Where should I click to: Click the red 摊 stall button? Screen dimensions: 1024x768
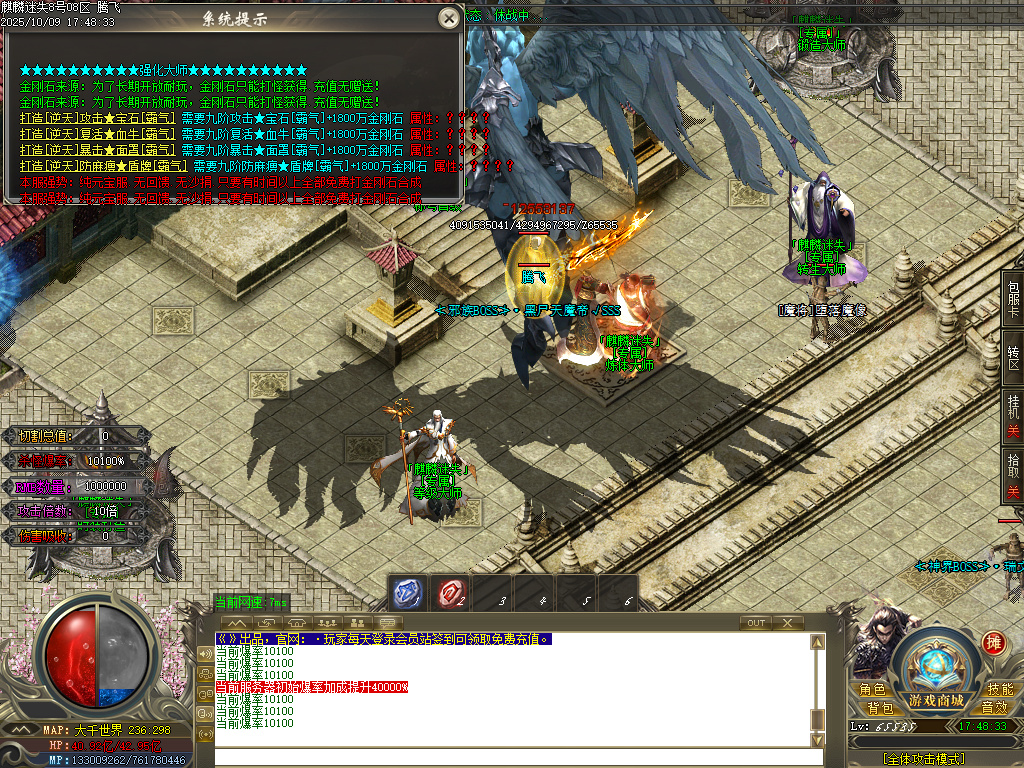pyautogui.click(x=993, y=642)
